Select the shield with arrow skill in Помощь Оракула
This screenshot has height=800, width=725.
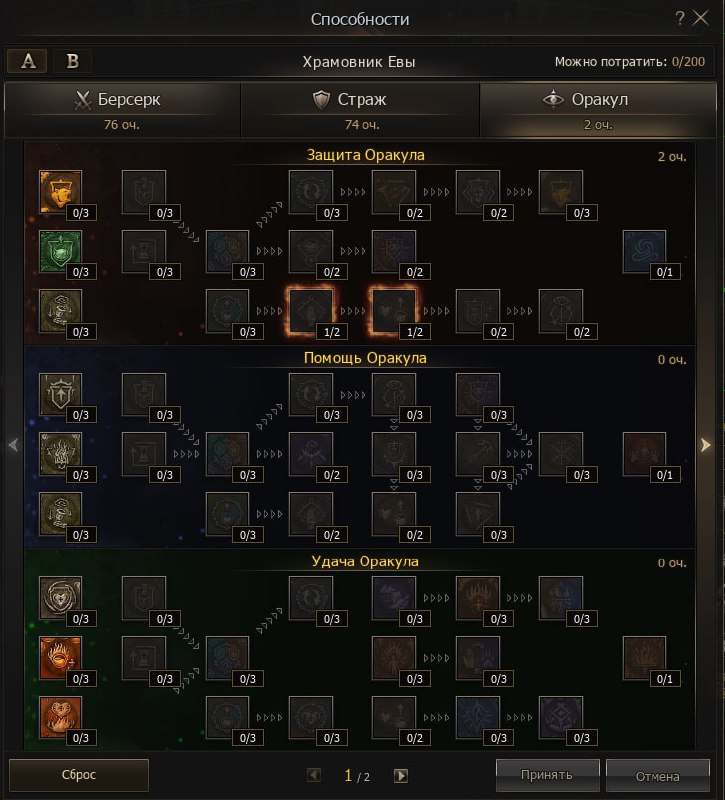click(x=60, y=393)
